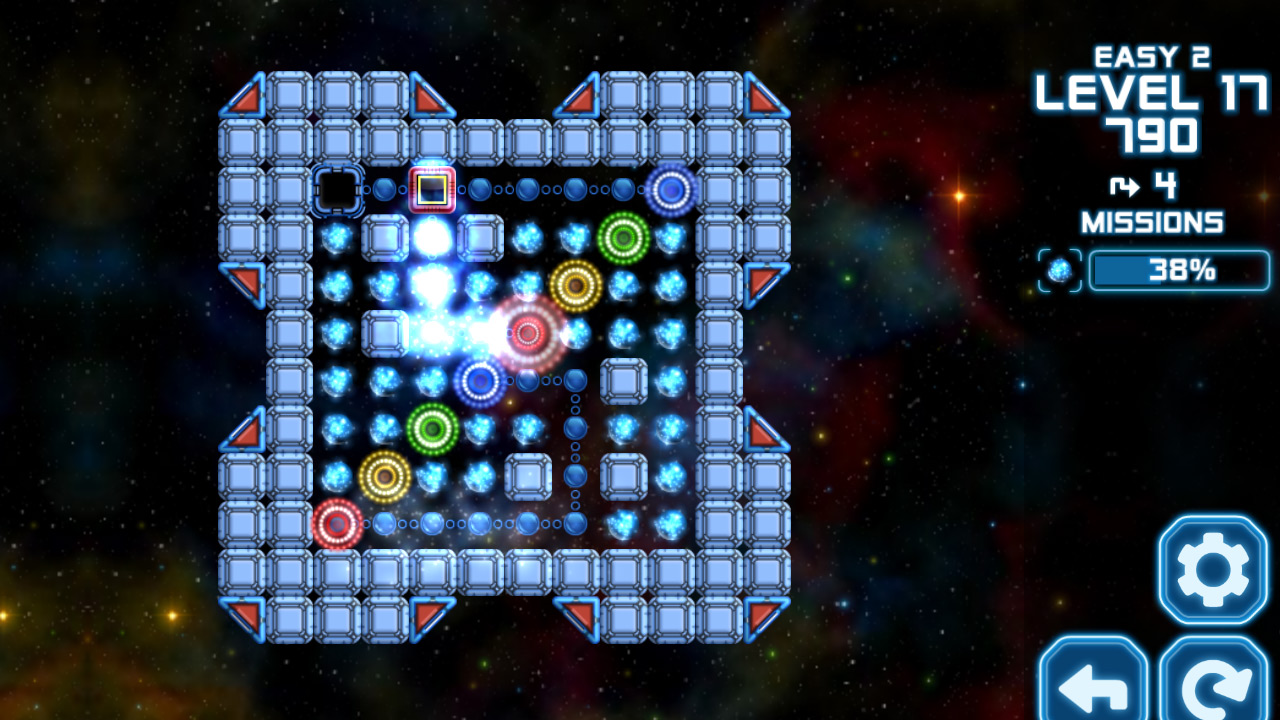Click the red triangle corner block
This screenshot has width=1280, height=720.
click(x=248, y=97)
